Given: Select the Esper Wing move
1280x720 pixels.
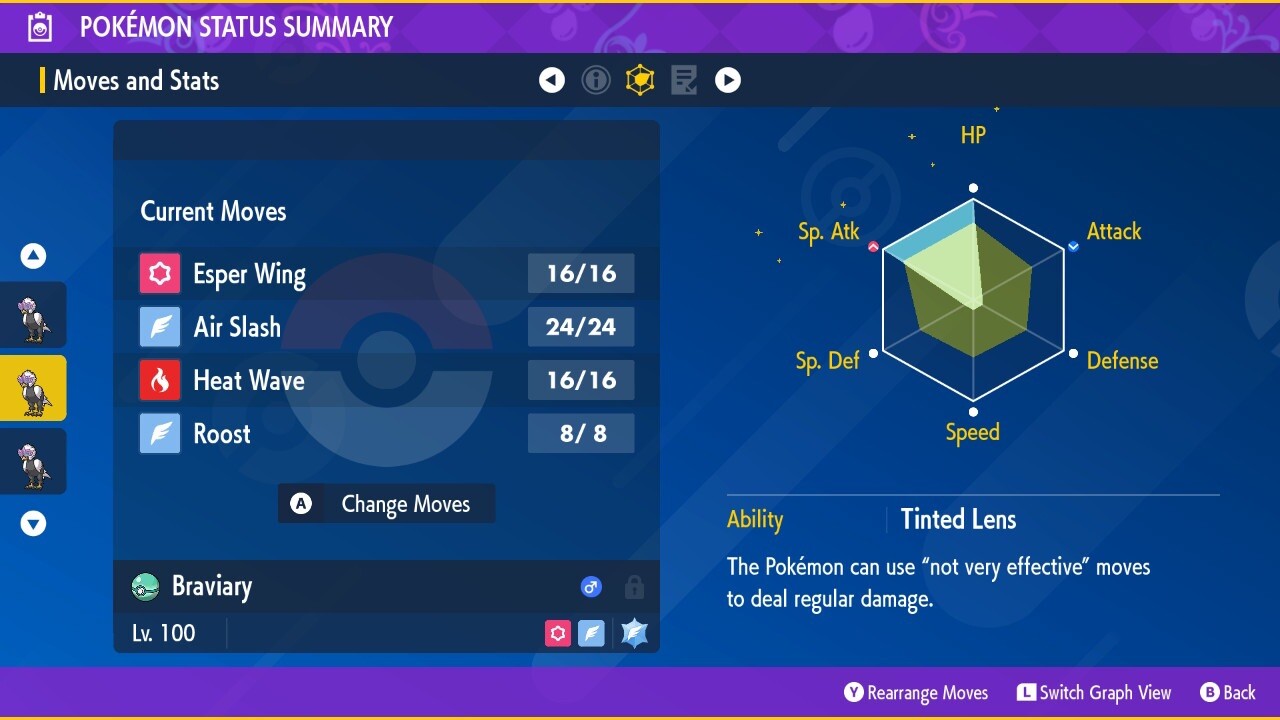Looking at the screenshot, I should 386,274.
